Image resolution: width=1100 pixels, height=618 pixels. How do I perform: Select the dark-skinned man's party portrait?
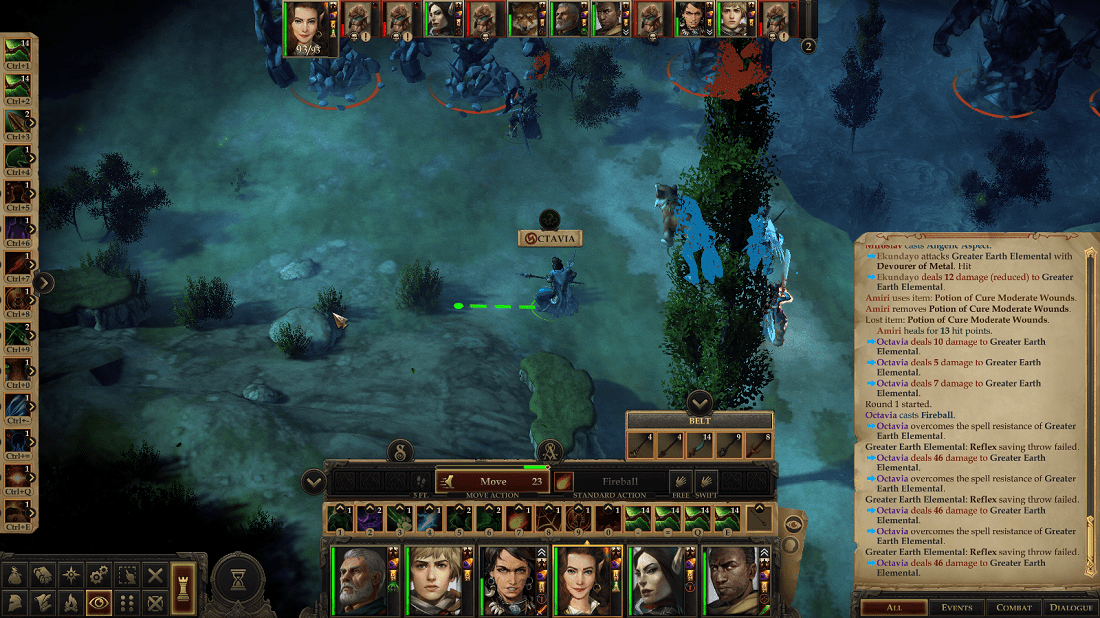click(x=730, y=580)
